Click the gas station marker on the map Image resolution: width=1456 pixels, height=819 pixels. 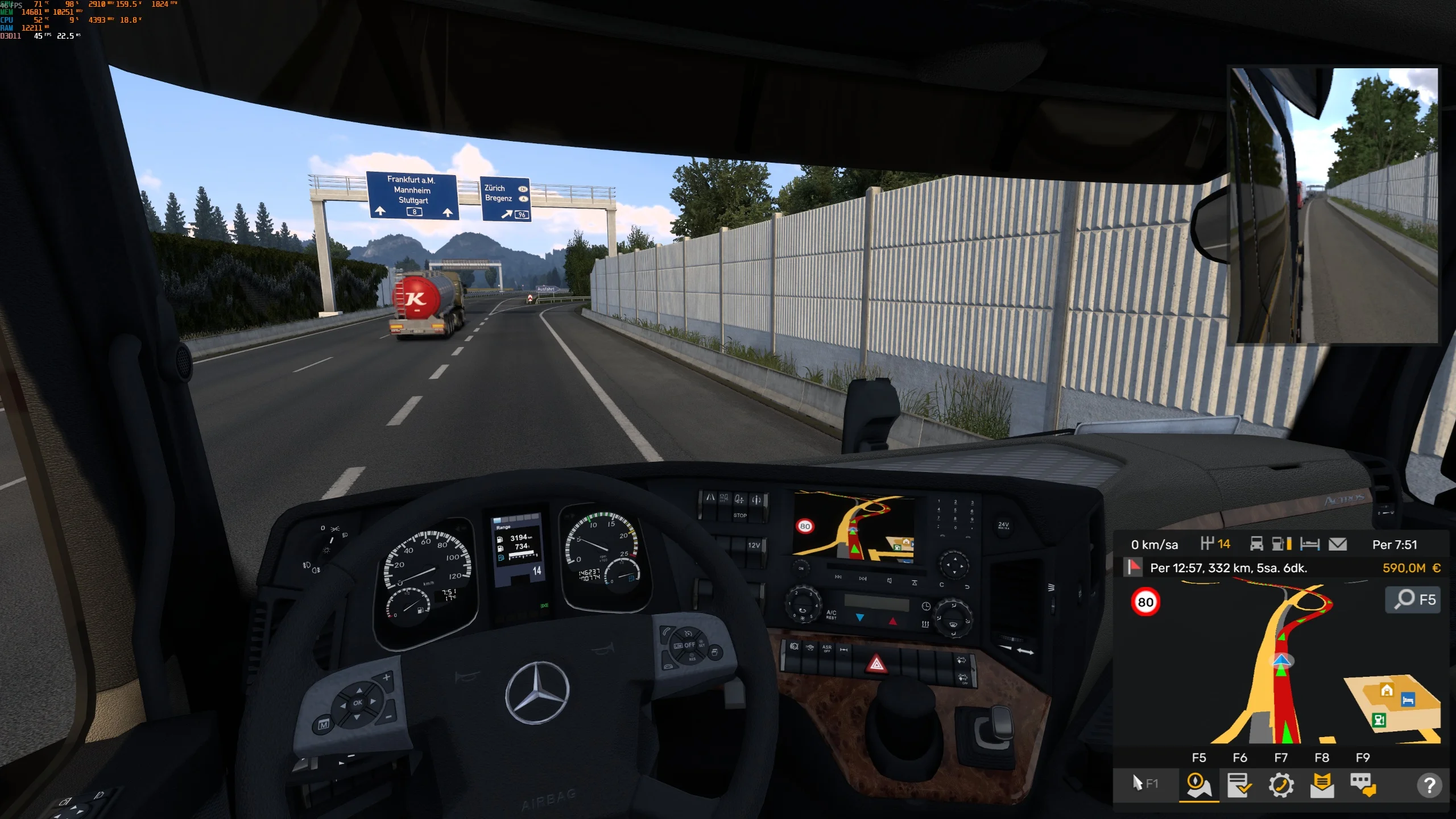tap(1379, 720)
